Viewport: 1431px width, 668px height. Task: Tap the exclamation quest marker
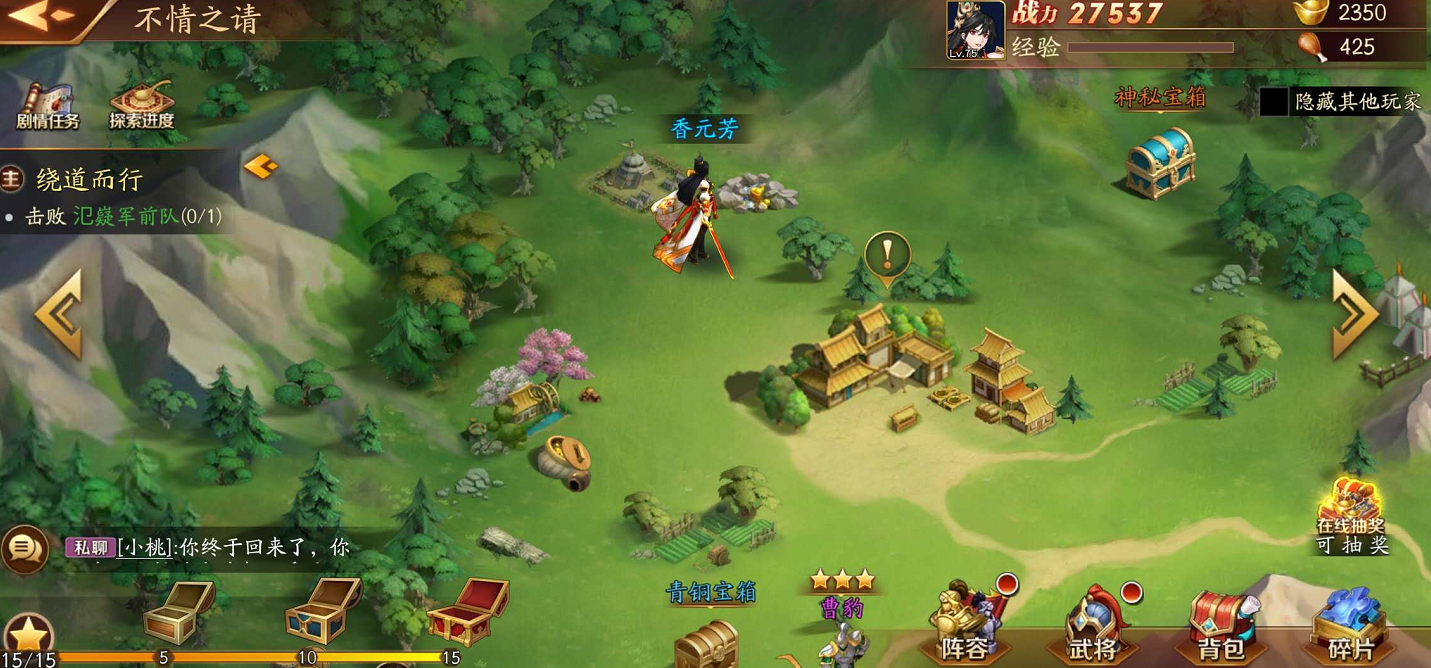[887, 254]
